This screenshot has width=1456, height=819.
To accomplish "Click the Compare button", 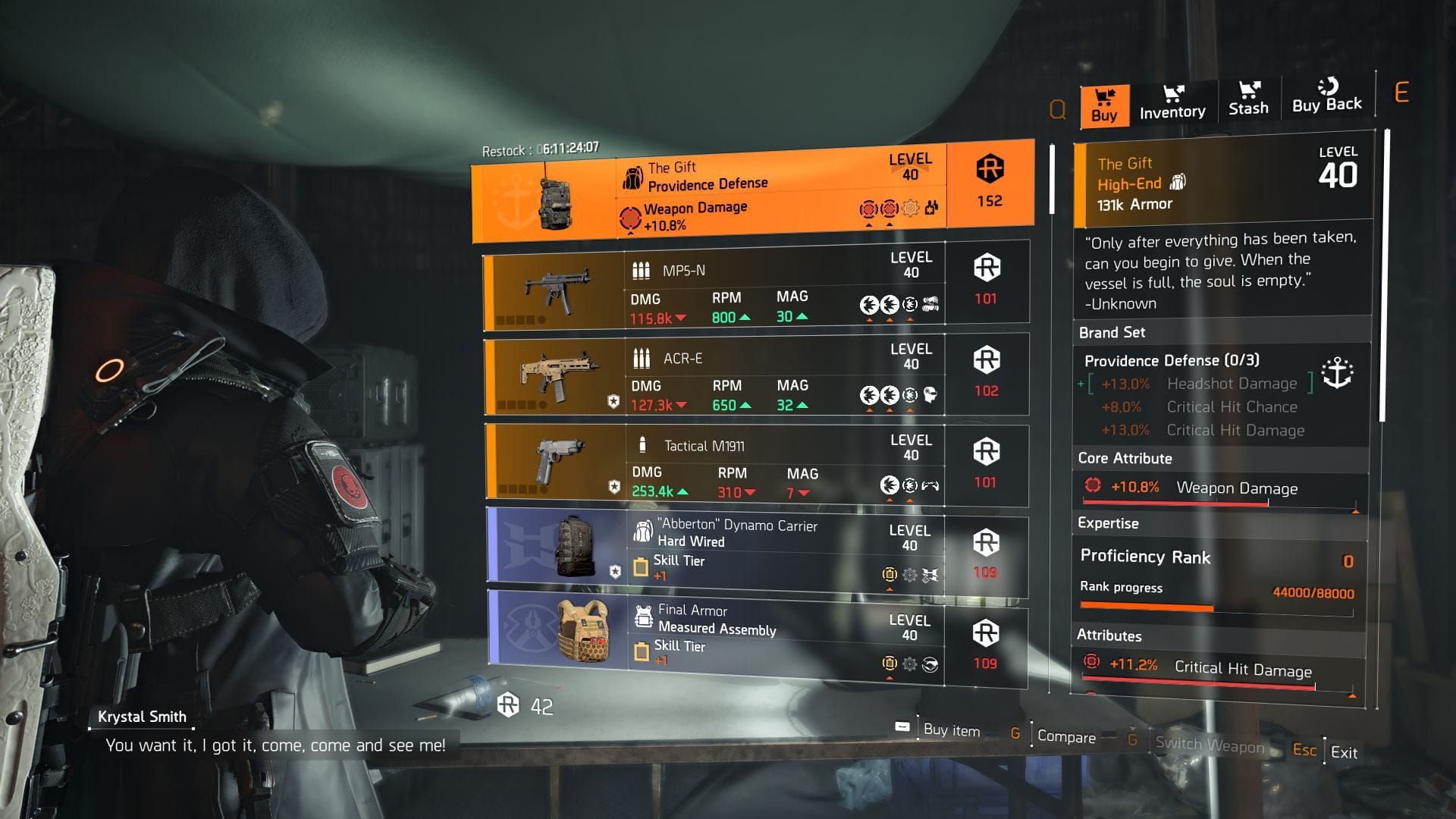I will pyautogui.click(x=1065, y=737).
